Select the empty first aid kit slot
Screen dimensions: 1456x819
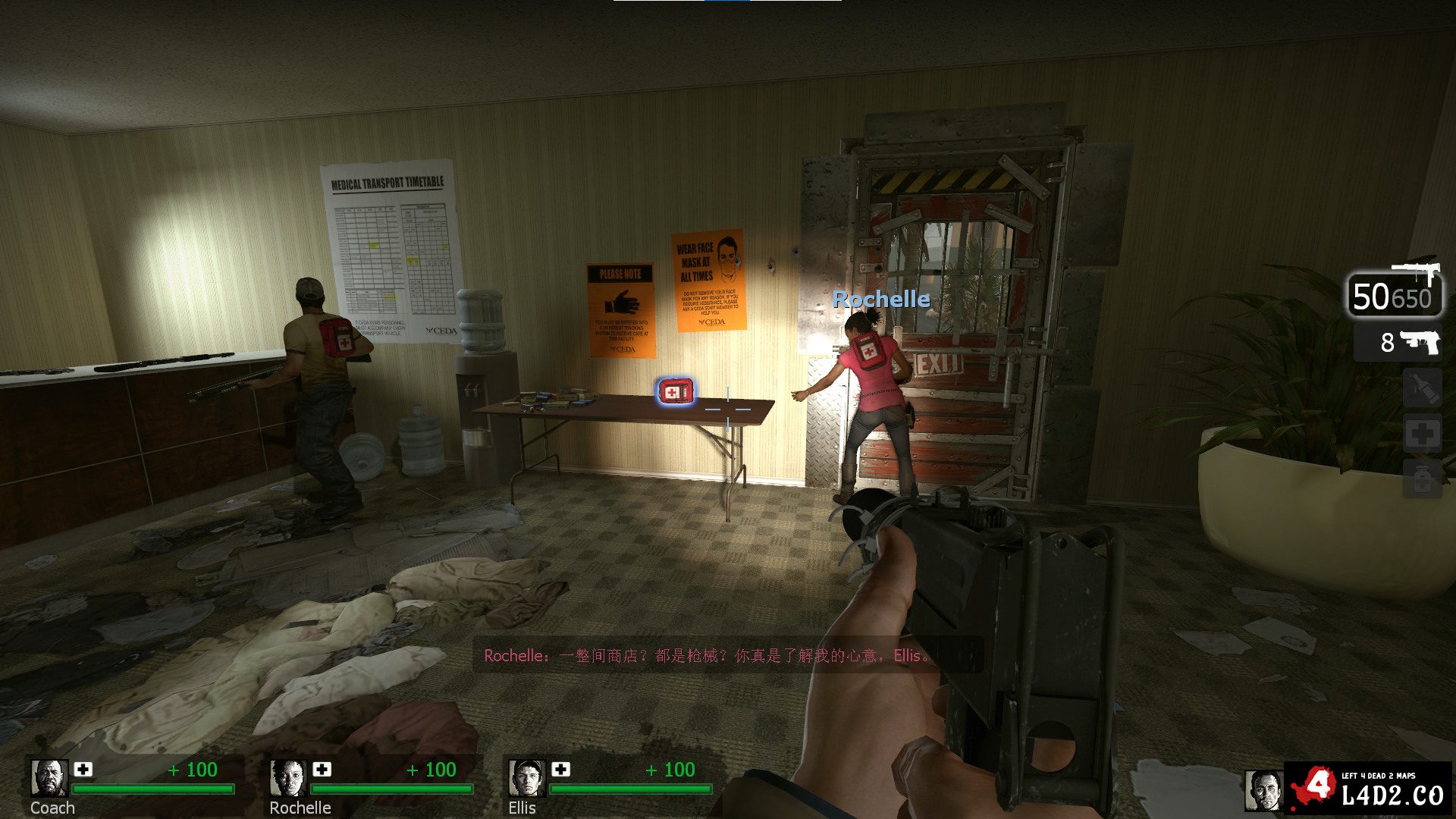coord(1422,434)
